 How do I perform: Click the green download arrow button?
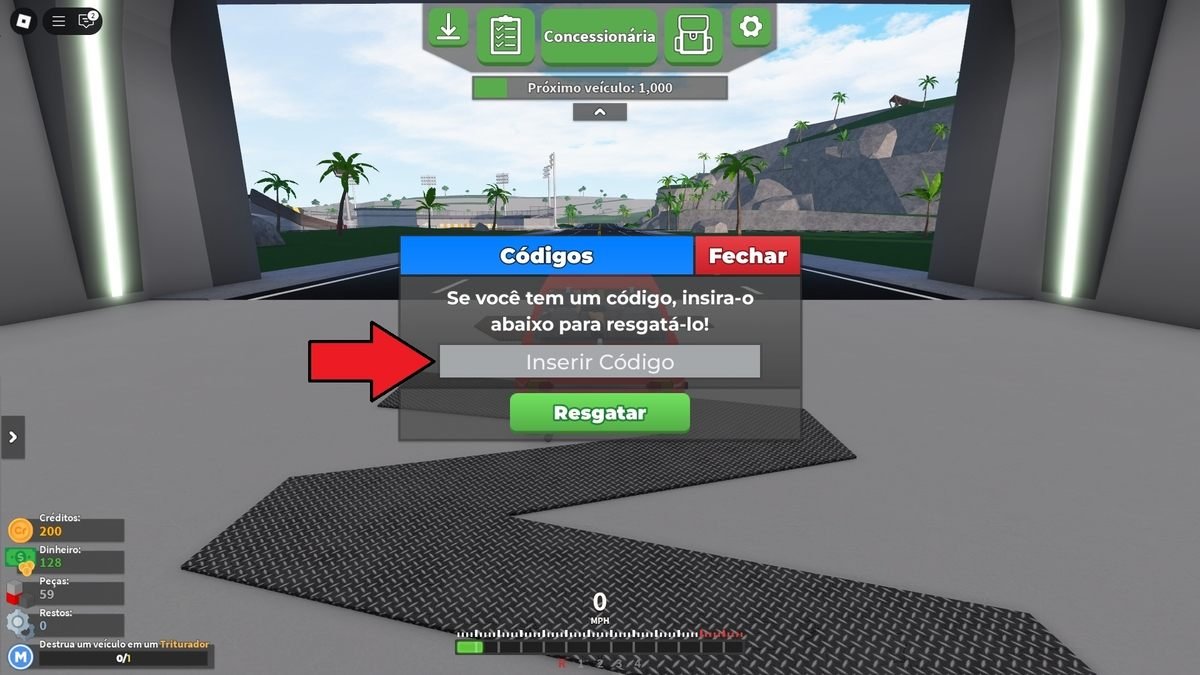[449, 29]
